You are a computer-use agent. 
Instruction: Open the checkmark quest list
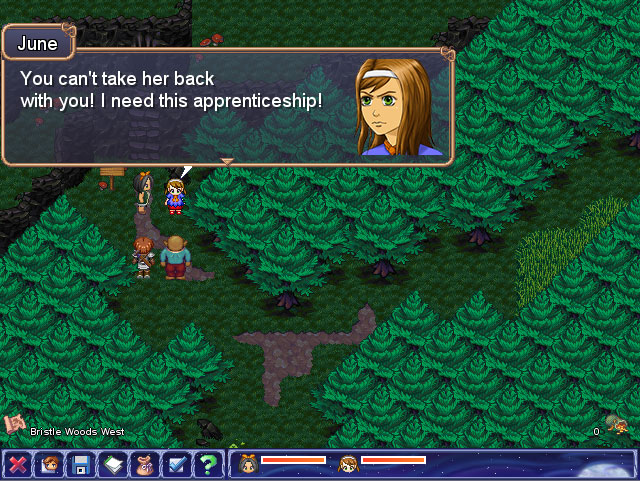176,465
